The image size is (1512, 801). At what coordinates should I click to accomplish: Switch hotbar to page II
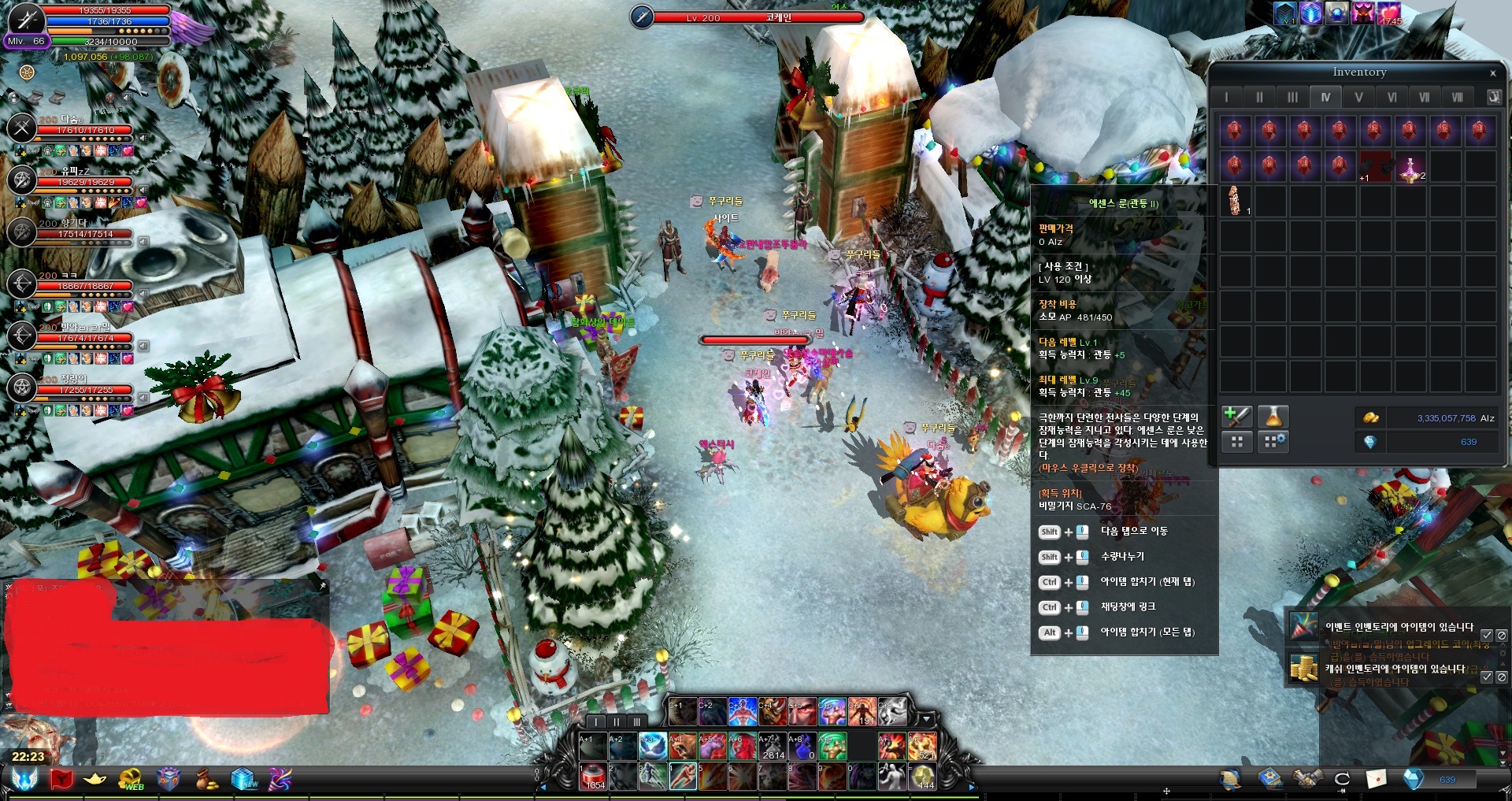pyautogui.click(x=617, y=721)
